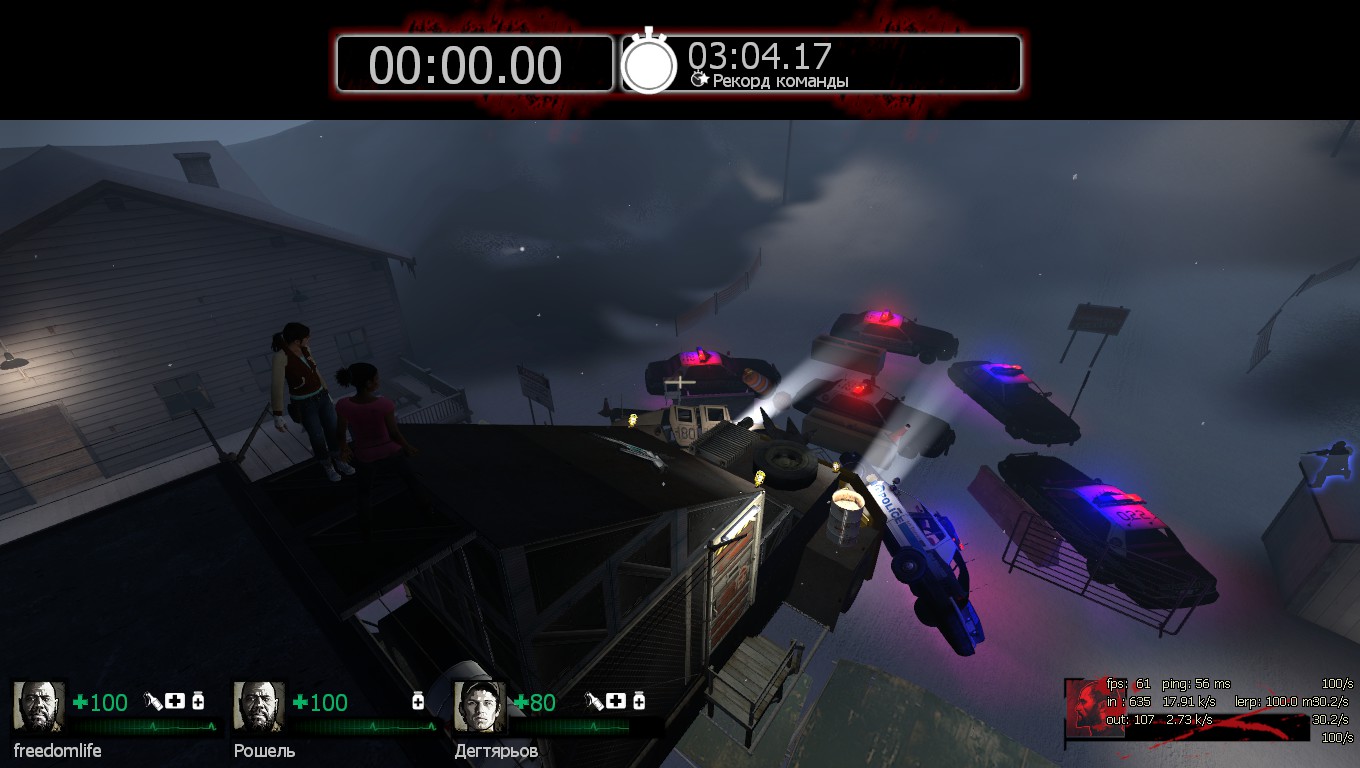
Task: Select freedomlife's first aid kit icon
Action: point(175,701)
